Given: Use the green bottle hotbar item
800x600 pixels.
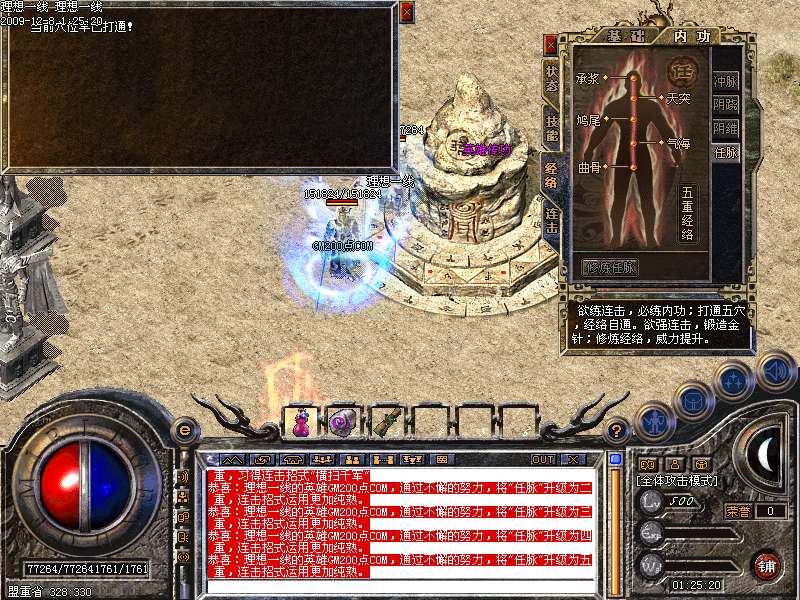Looking at the screenshot, I should pyautogui.click(x=385, y=422).
